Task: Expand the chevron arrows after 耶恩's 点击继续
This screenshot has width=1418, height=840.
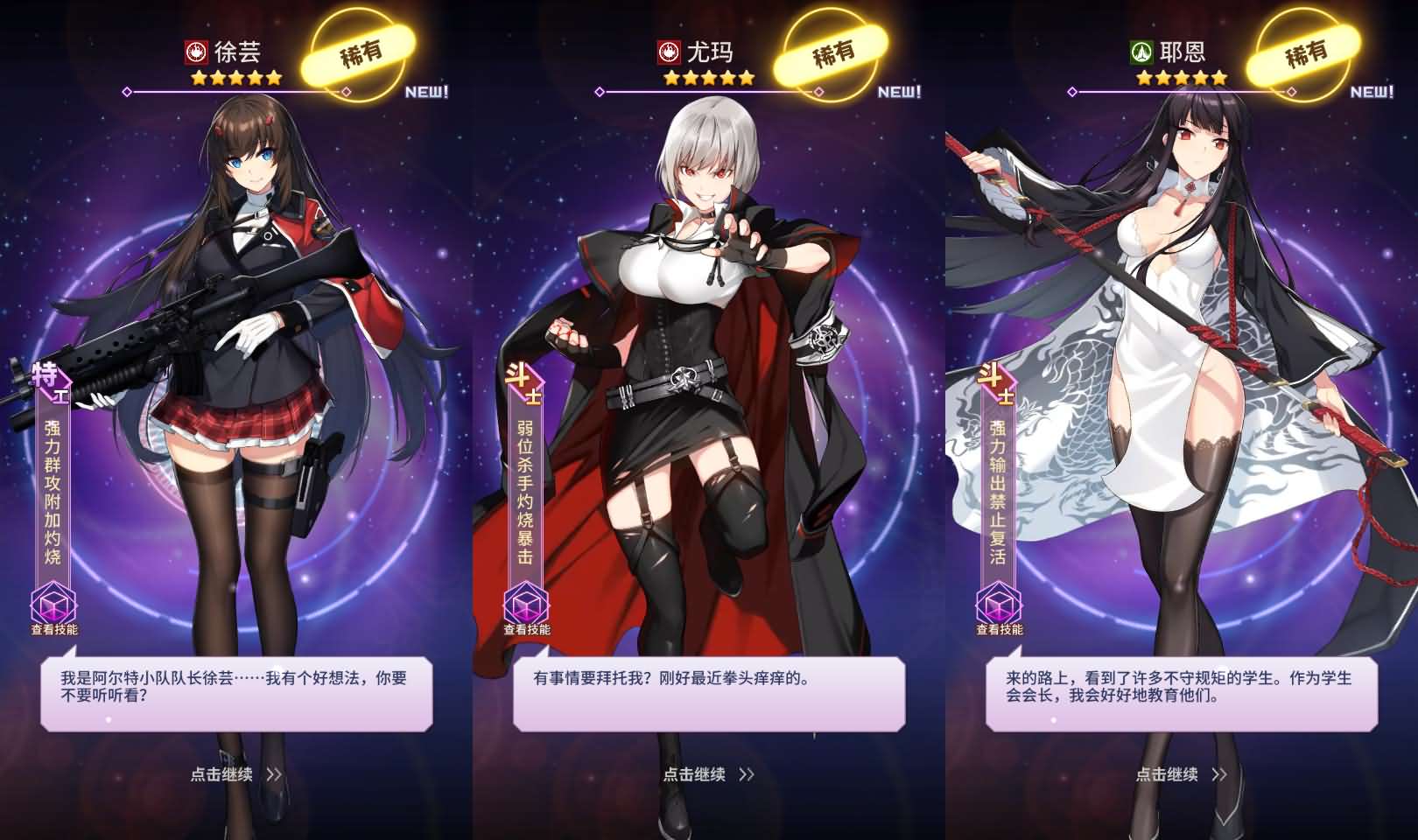Action: click(x=1219, y=775)
